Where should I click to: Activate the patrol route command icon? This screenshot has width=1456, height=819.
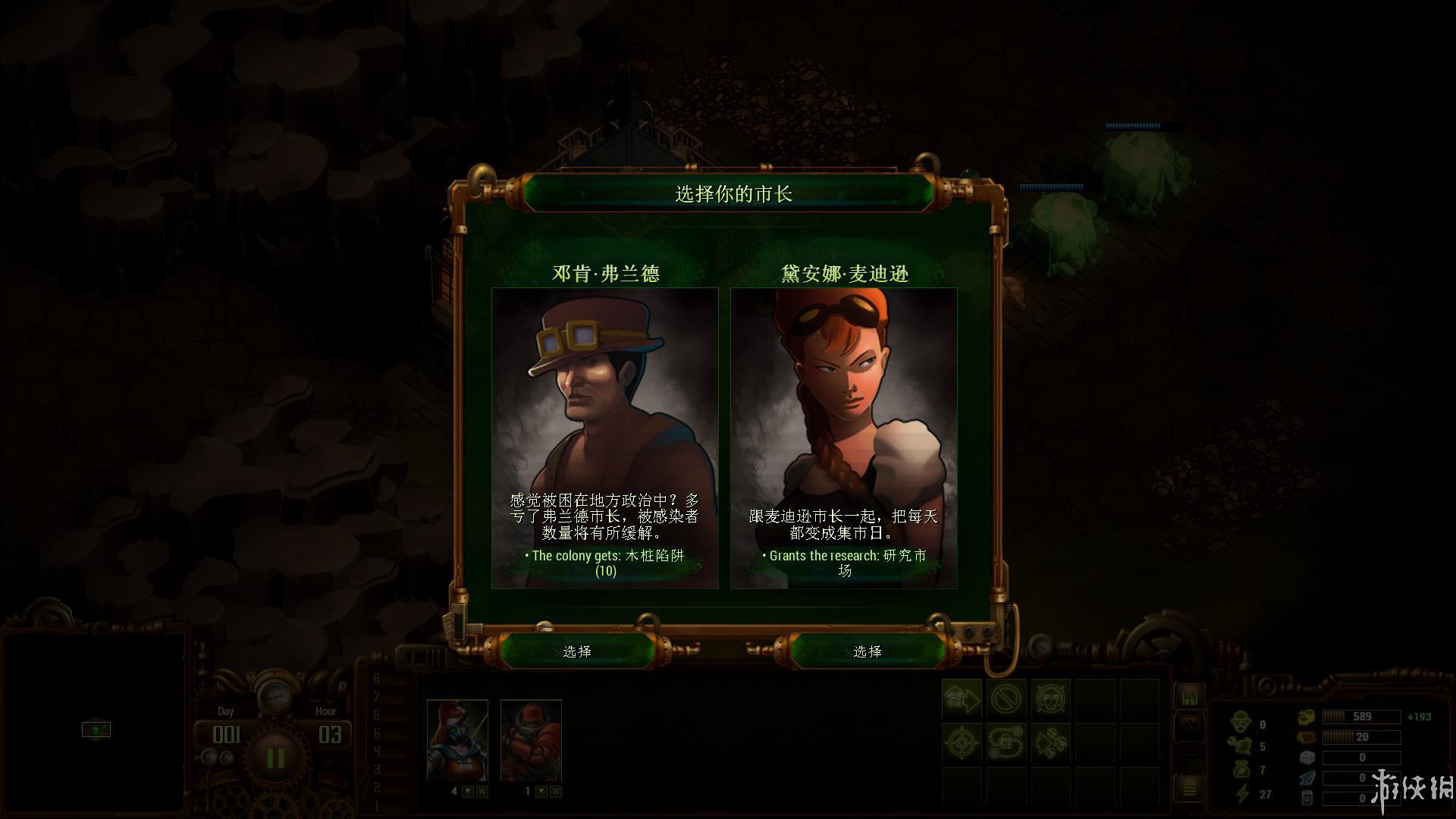tap(1006, 742)
